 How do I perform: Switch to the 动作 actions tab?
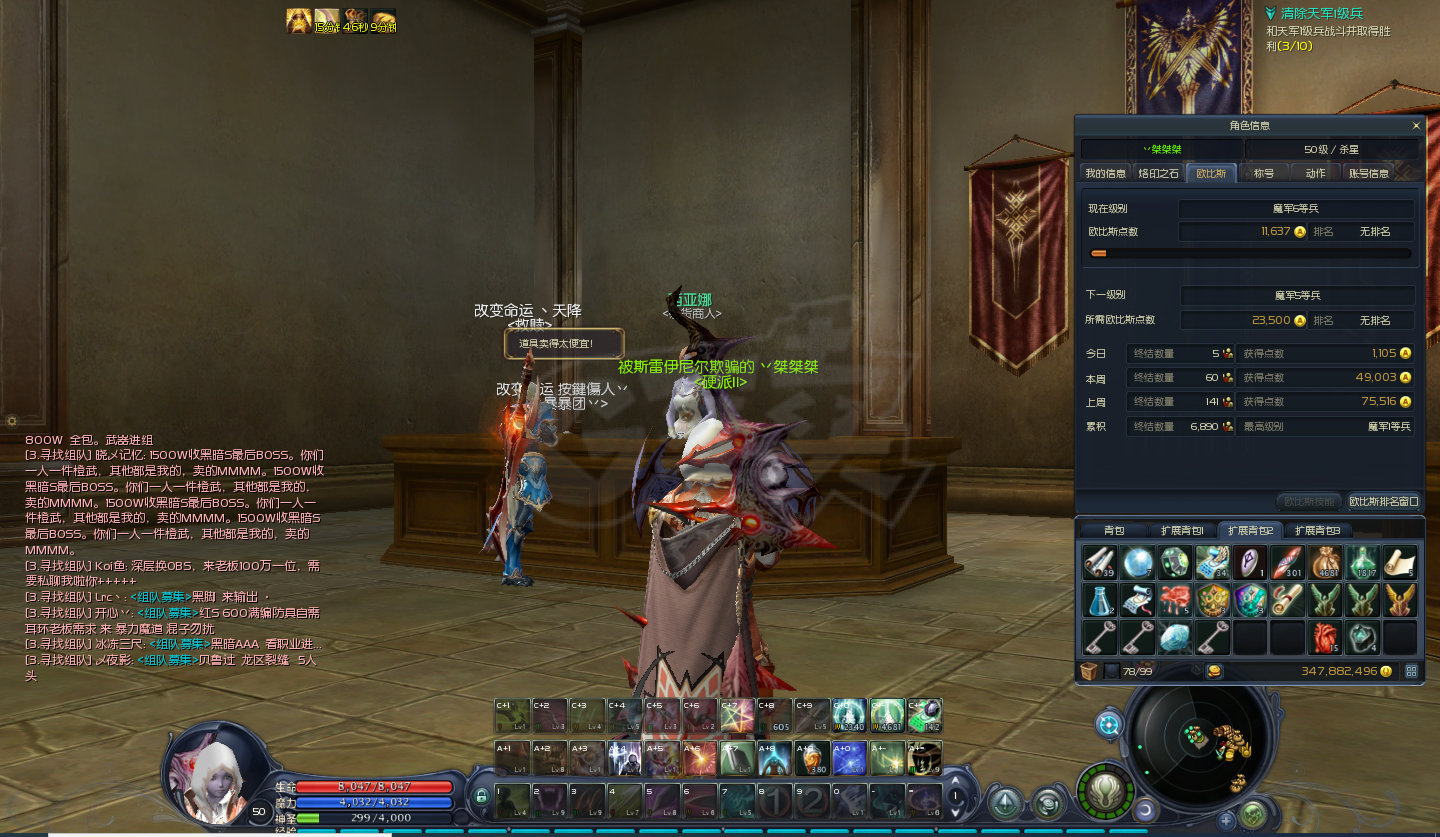click(x=1315, y=173)
